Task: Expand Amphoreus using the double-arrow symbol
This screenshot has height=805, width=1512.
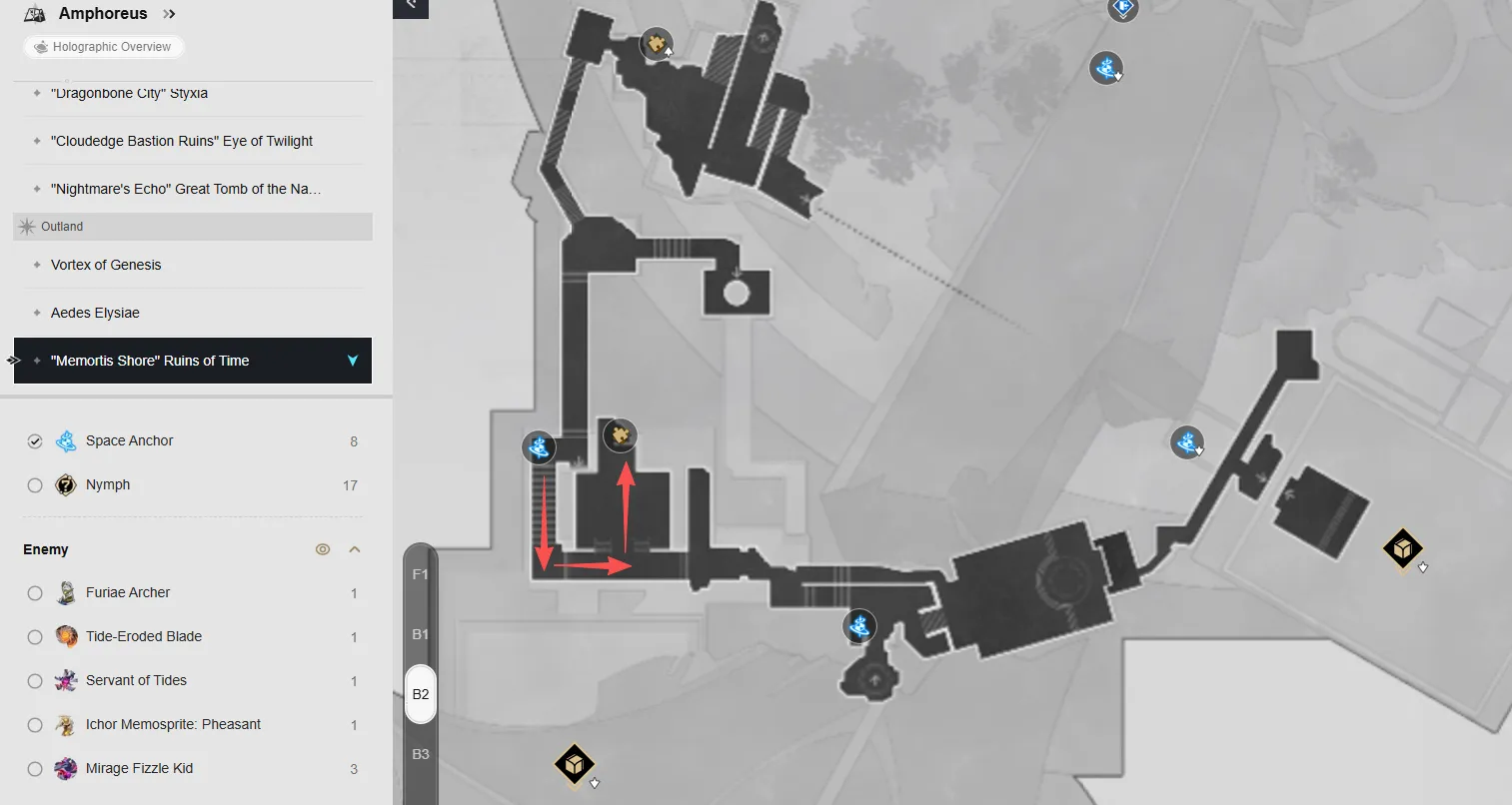Action: (168, 13)
